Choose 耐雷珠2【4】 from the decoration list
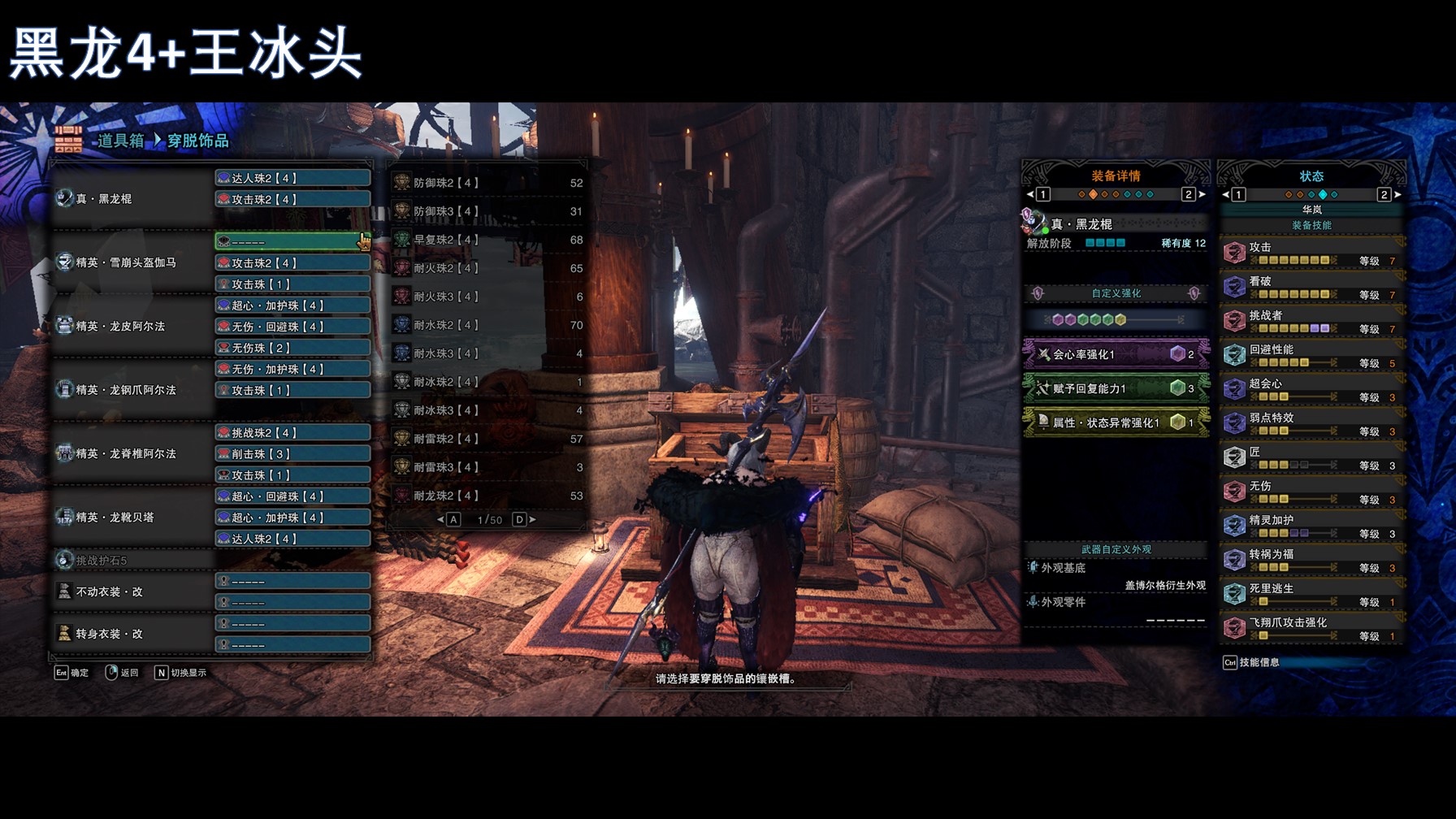Image resolution: width=1456 pixels, height=819 pixels. [x=487, y=440]
